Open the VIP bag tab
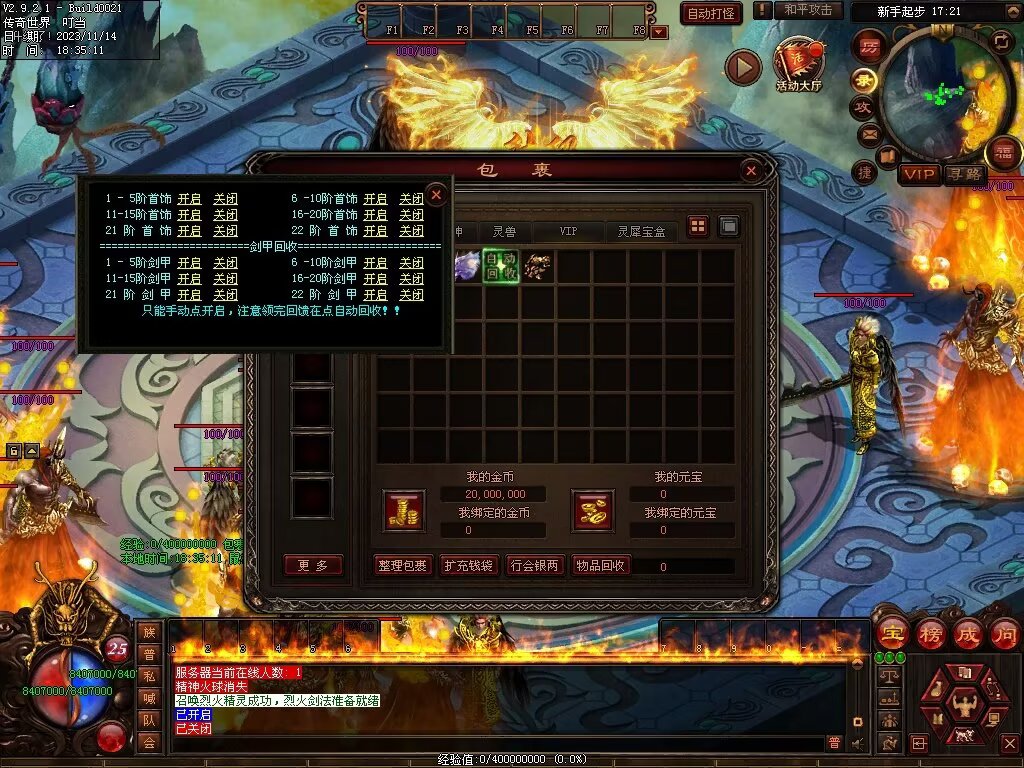1024x768 pixels. [x=568, y=231]
